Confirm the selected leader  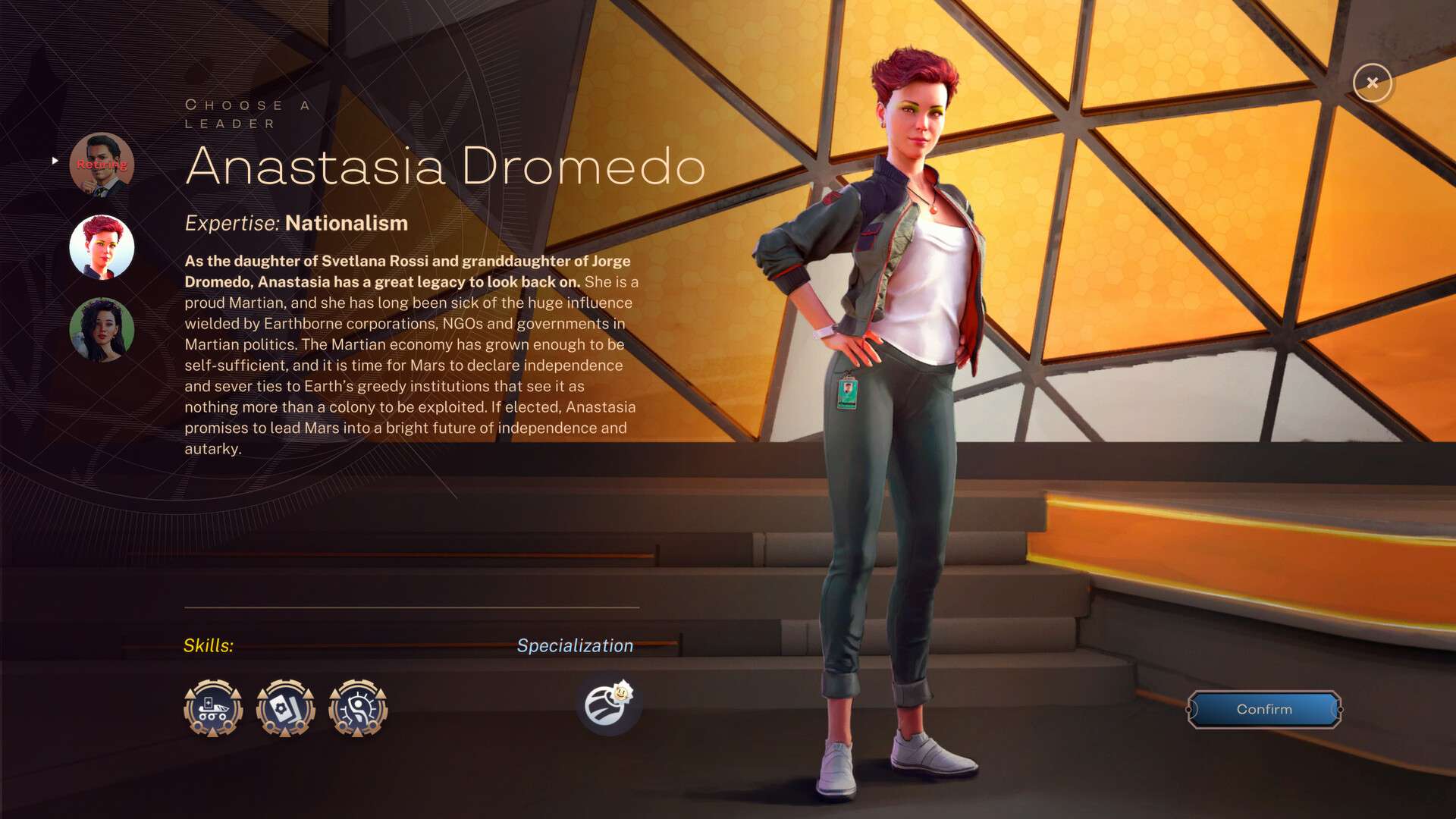click(x=1264, y=709)
